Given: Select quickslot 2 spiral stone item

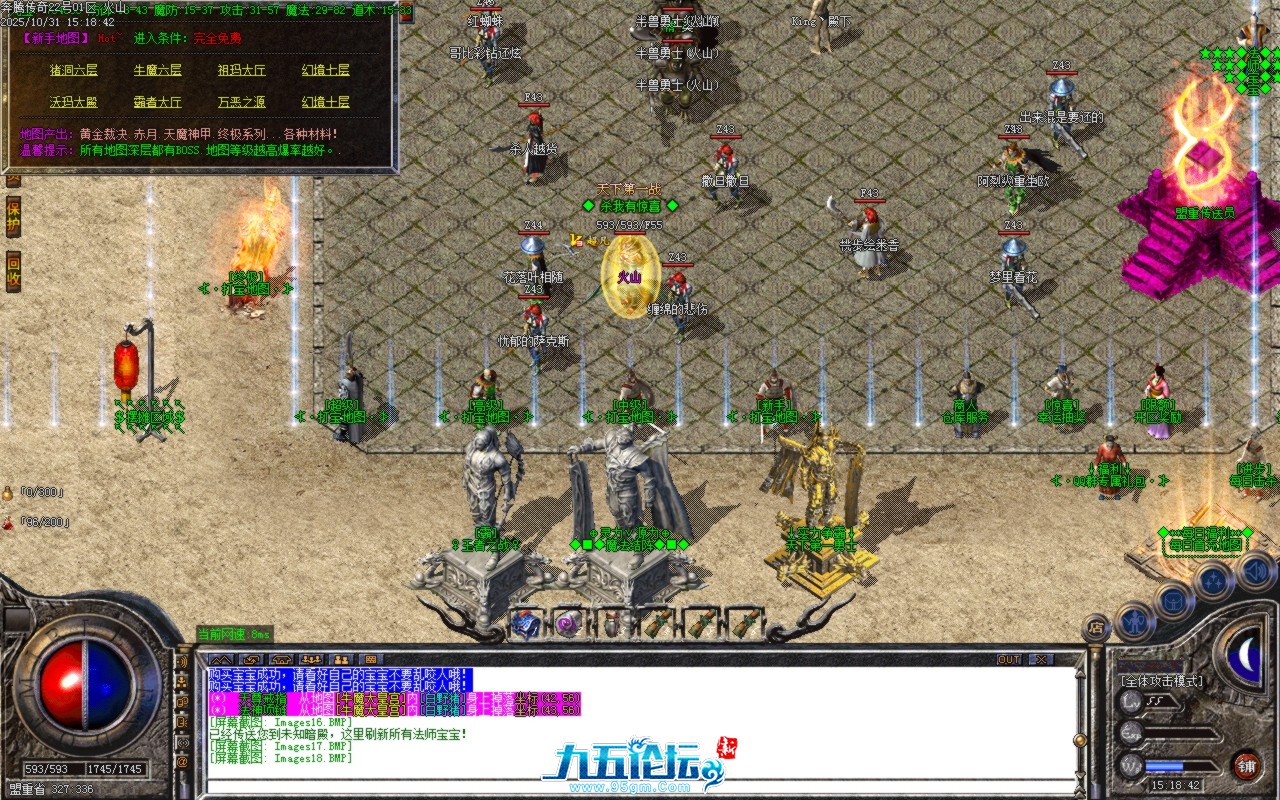Looking at the screenshot, I should coord(569,623).
